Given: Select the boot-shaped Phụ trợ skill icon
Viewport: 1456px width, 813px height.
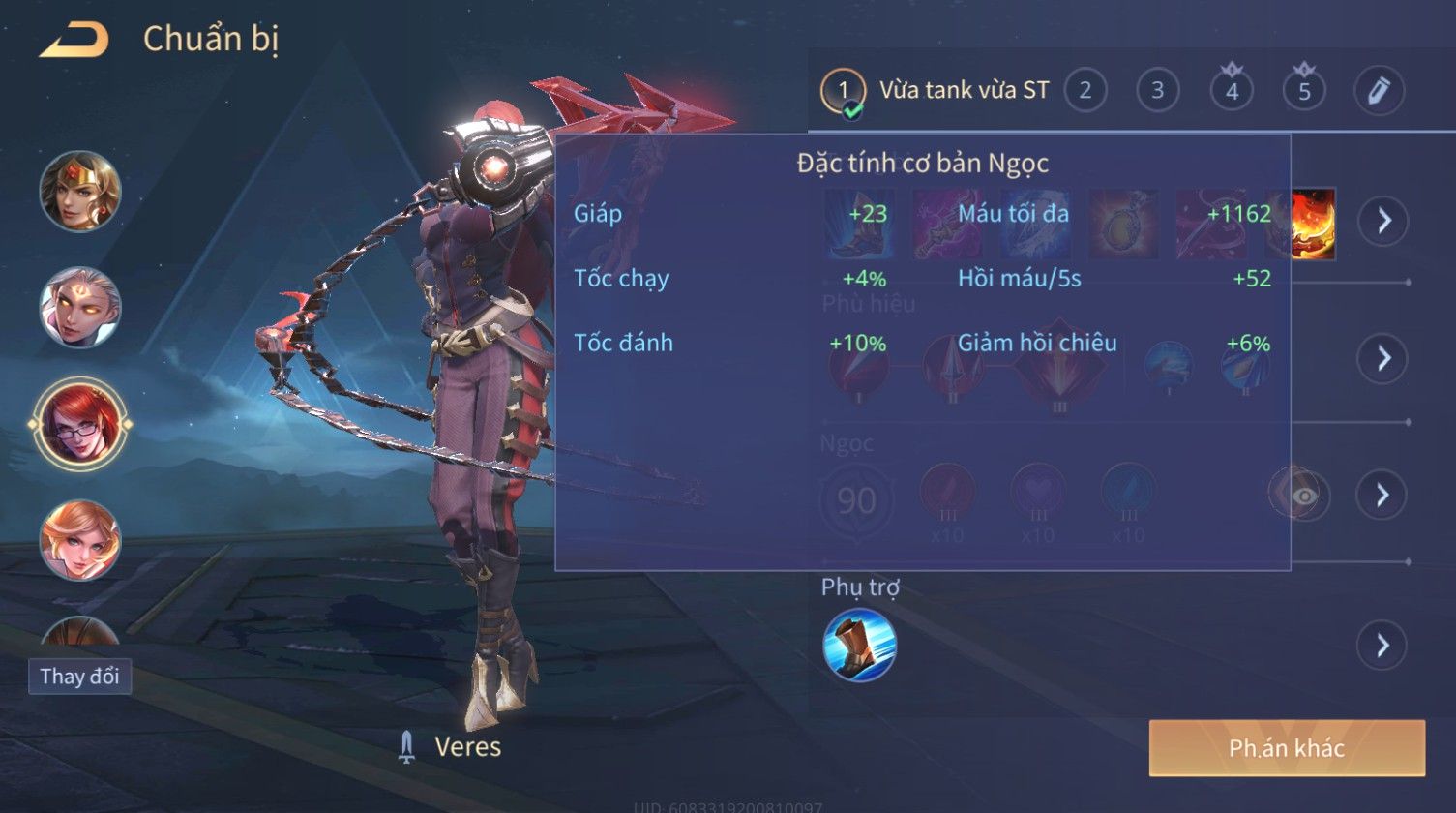Looking at the screenshot, I should point(859,646).
